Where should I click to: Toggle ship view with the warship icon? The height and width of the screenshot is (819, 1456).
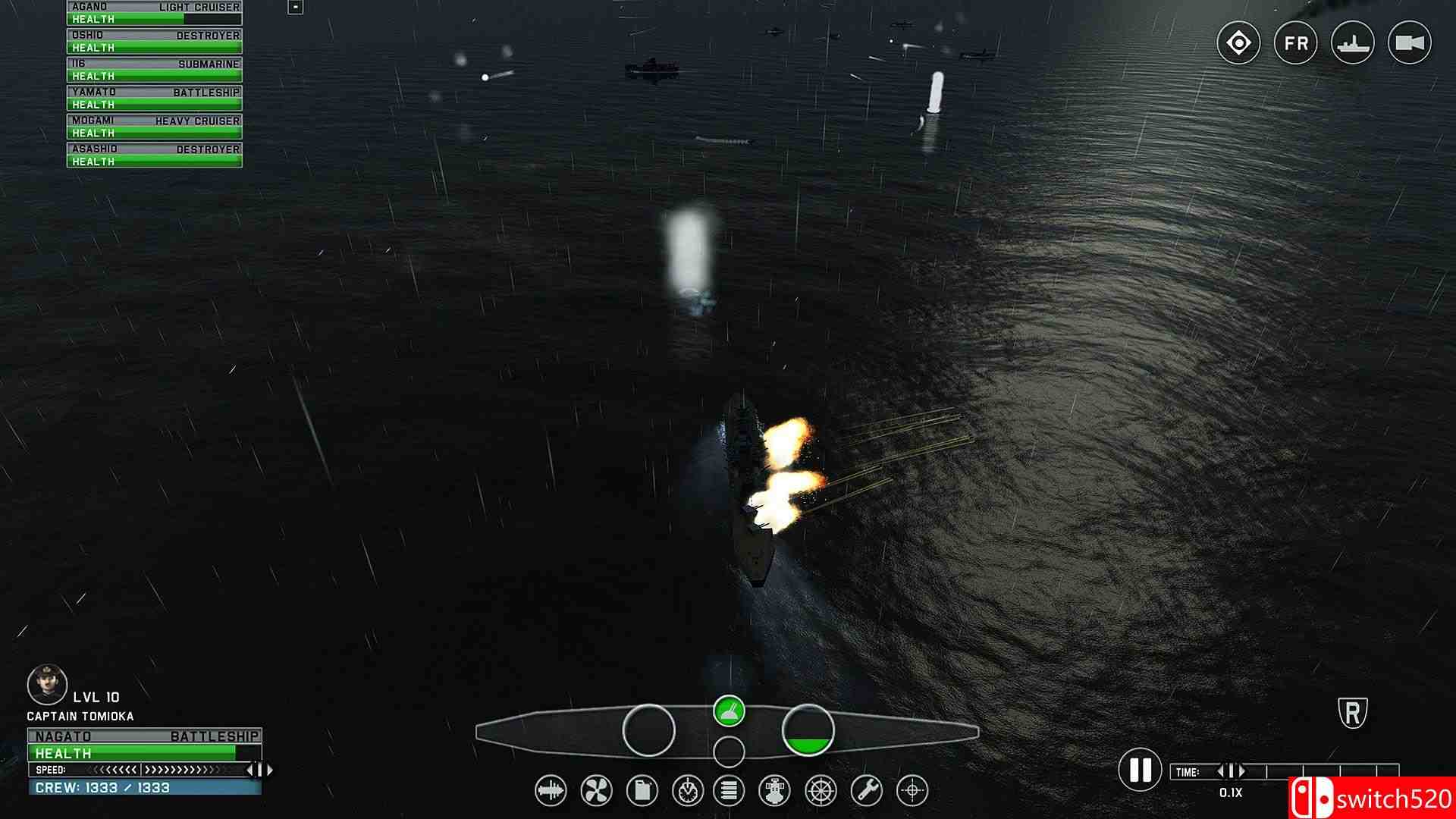[1354, 43]
